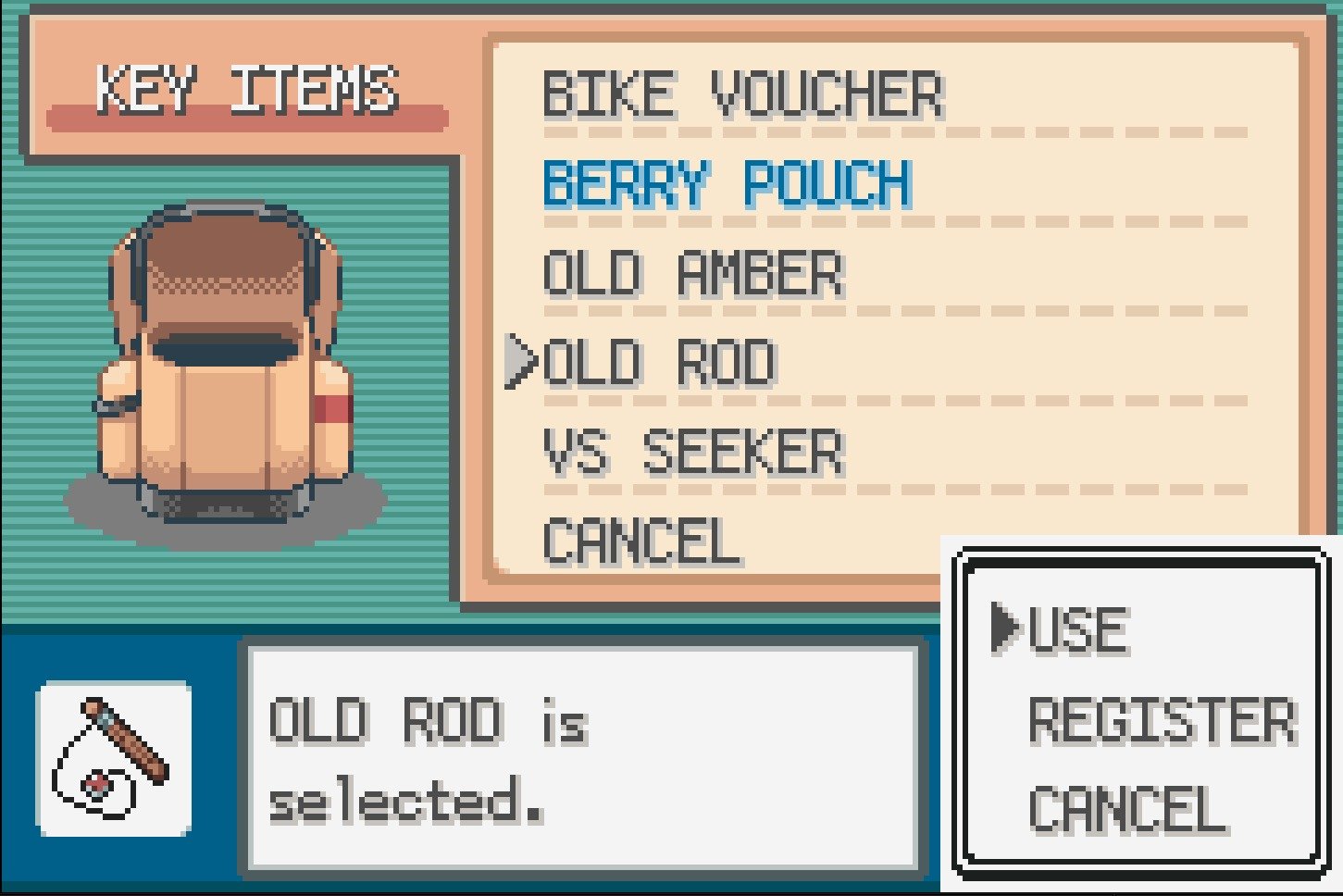1343x896 pixels.
Task: Choose the Old Amber entry
Action: click(x=693, y=274)
